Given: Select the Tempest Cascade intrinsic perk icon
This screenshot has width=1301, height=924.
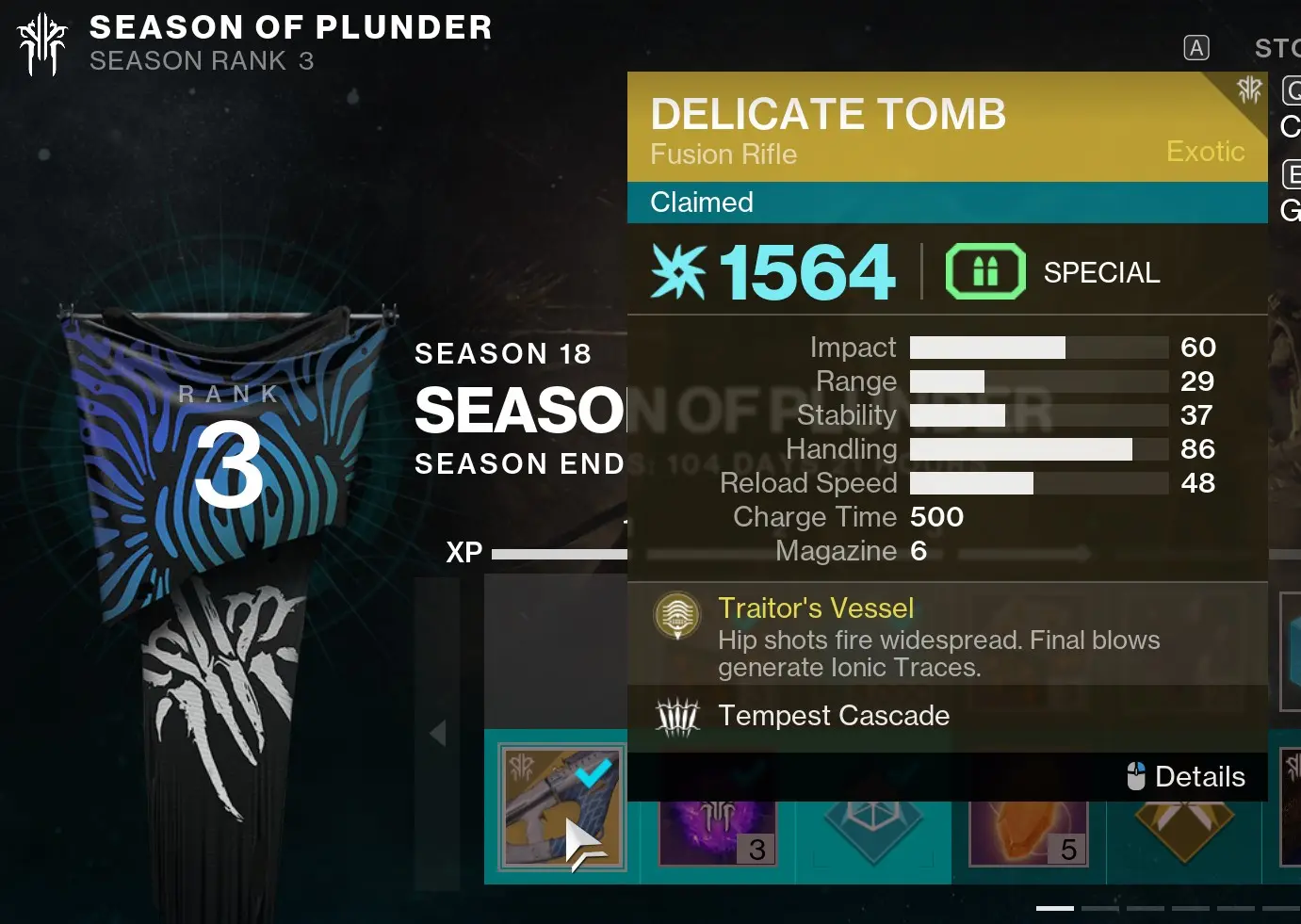Looking at the screenshot, I should point(680,716).
